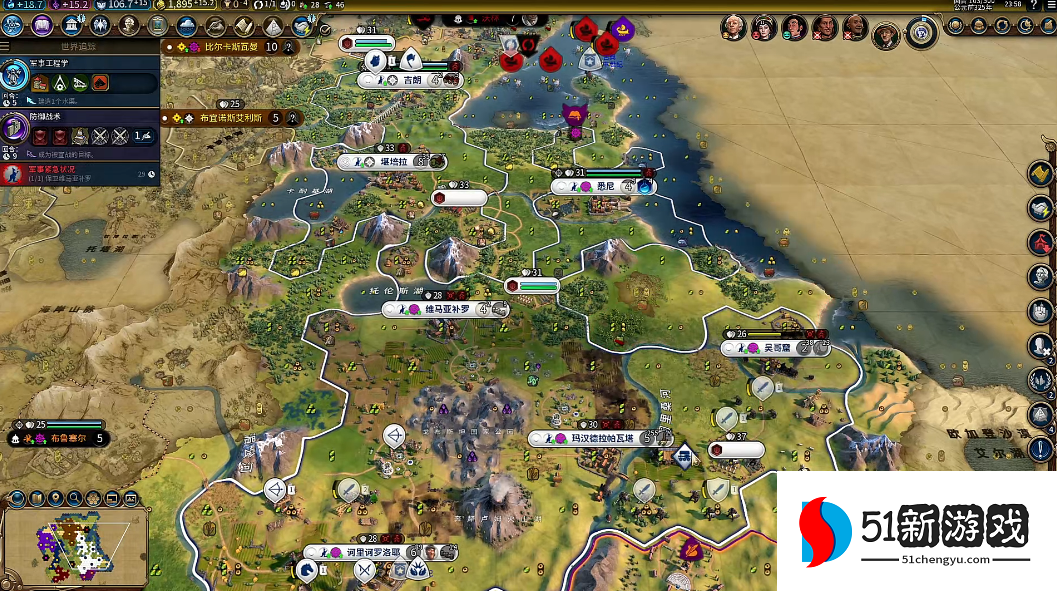Open the 吴哥窟 city banner
Viewport: 1057px width, 591px height.
776,348
